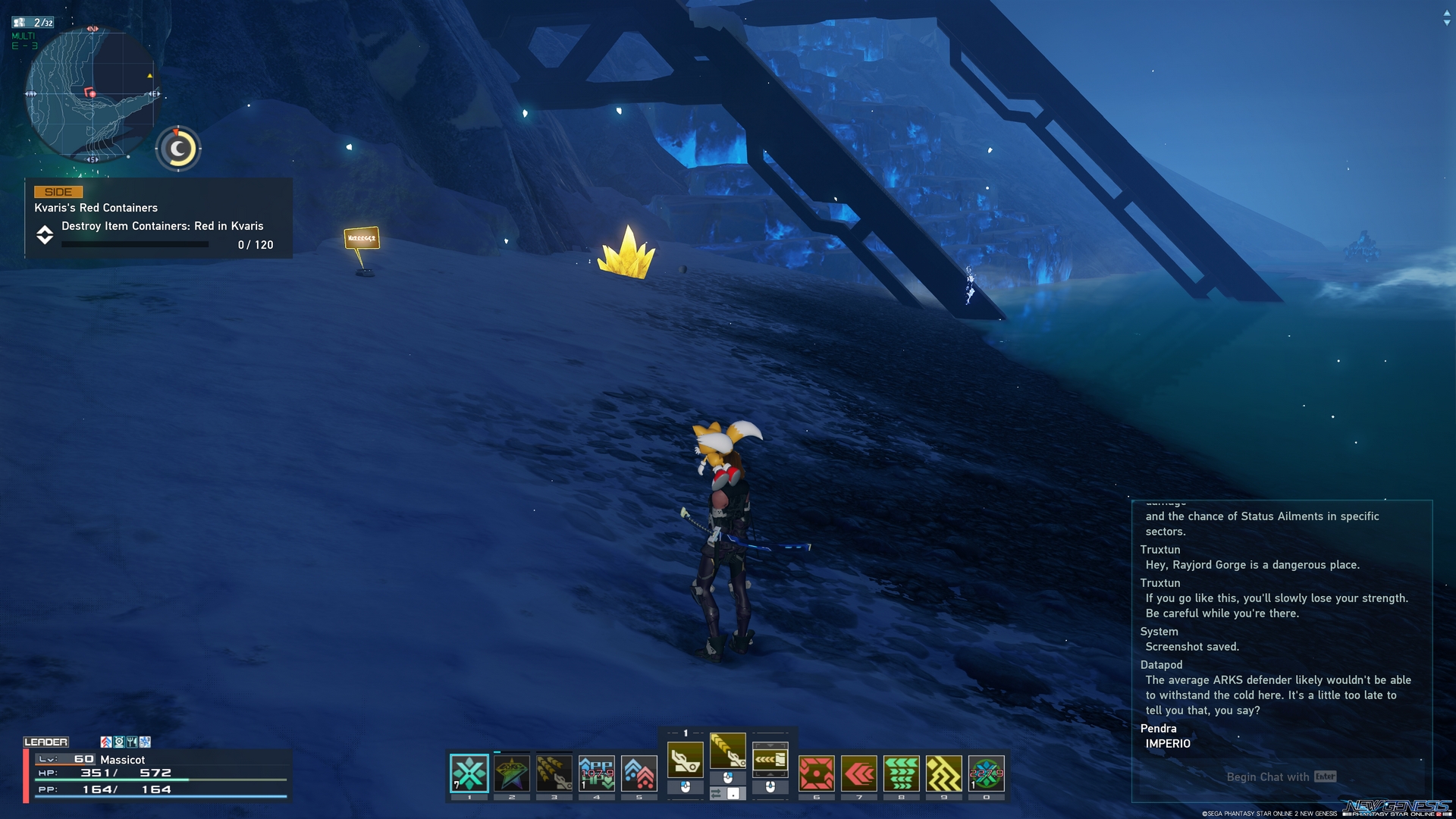Viewport: 1456px width, 819px height.
Task: Click Pendra's IMPERIO message in the chat log
Action: click(x=1169, y=744)
